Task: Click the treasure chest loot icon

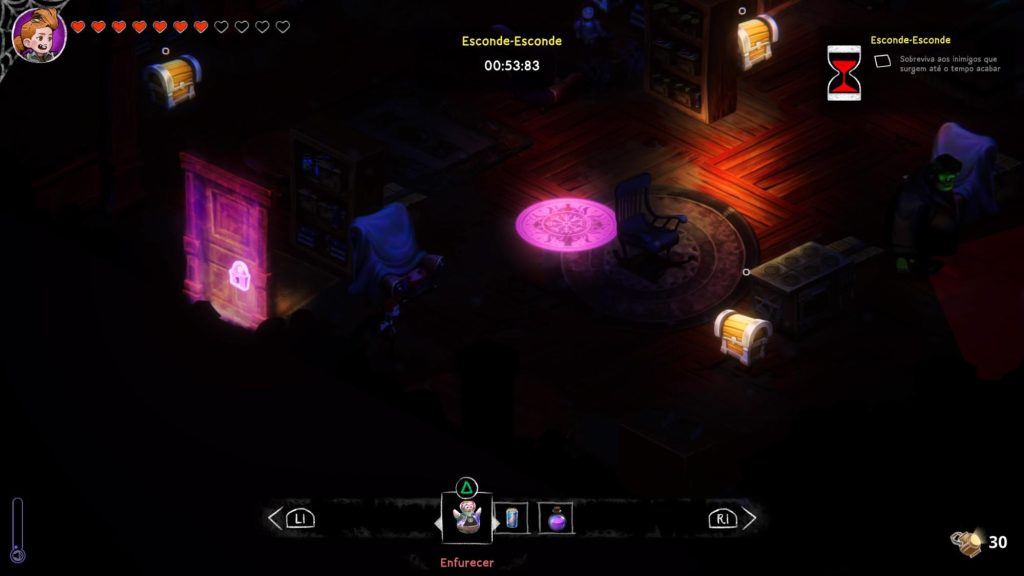Action: click(x=966, y=542)
